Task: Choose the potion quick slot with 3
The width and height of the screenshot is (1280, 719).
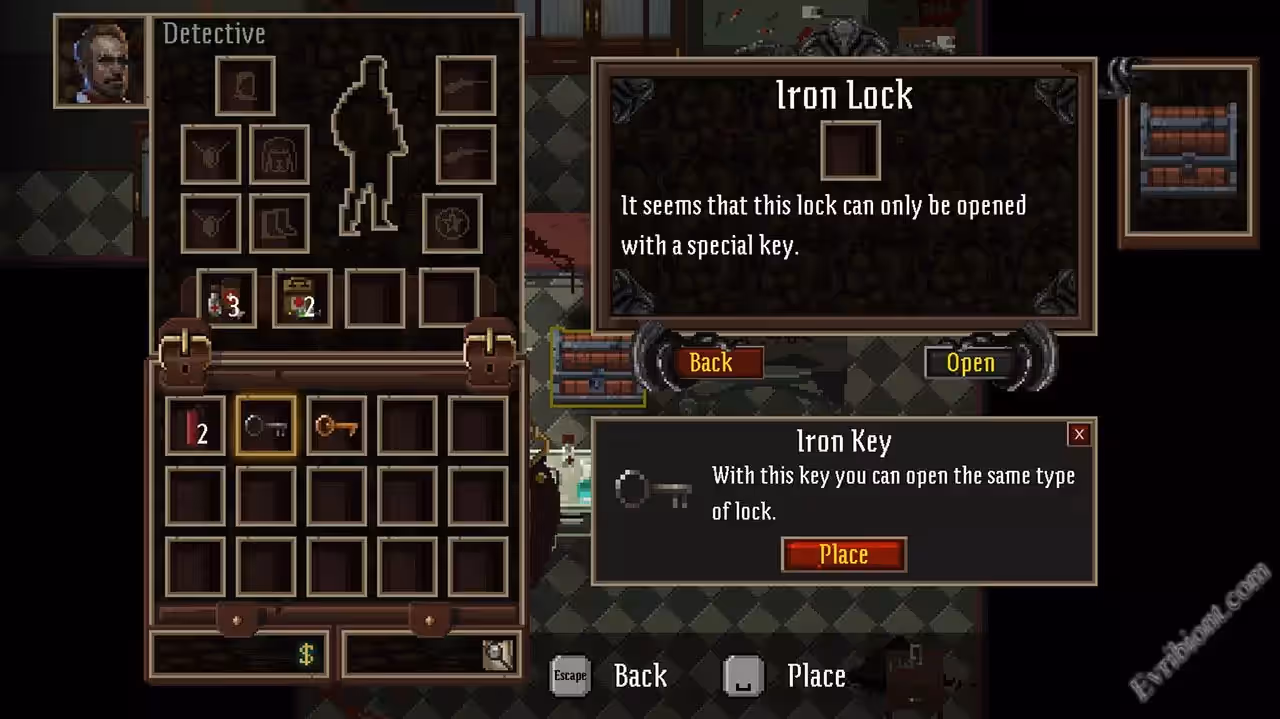Action: point(226,299)
